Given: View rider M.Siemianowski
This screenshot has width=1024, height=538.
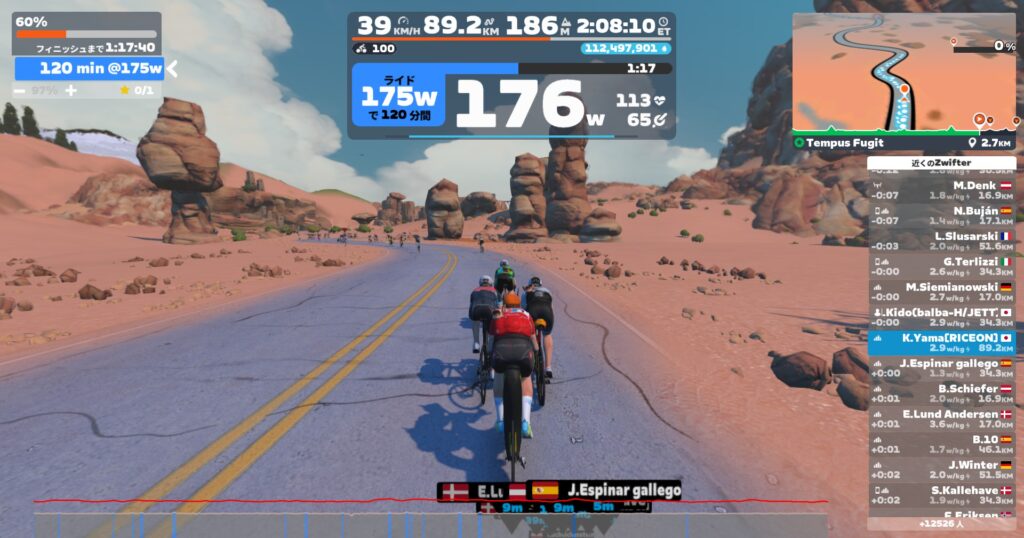Looking at the screenshot, I should click(941, 292).
